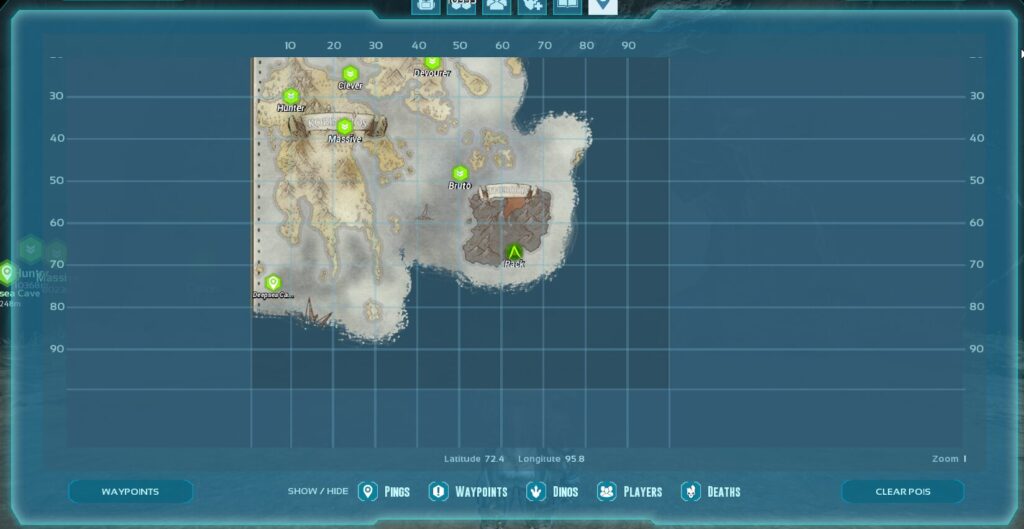Click the Massive map marker
The width and height of the screenshot is (1024, 529).
tap(344, 127)
